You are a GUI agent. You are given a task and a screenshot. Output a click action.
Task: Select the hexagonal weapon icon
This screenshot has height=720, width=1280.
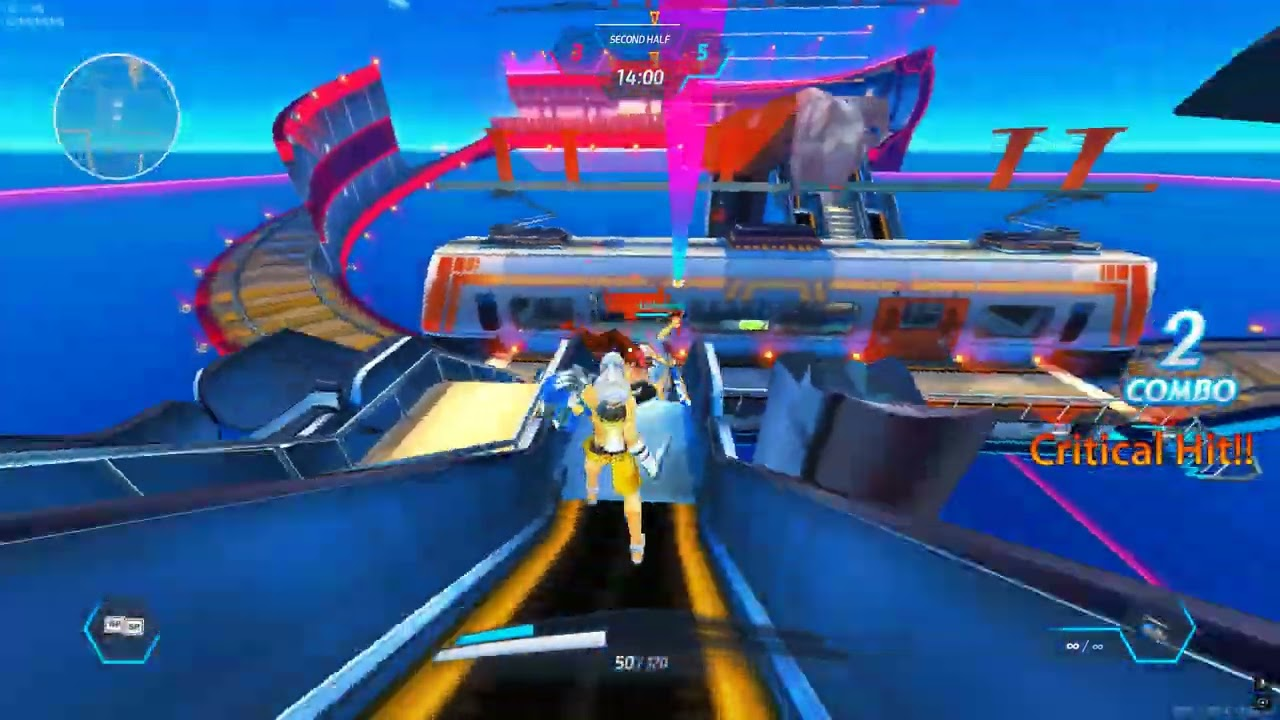pyautogui.click(x=1159, y=632)
